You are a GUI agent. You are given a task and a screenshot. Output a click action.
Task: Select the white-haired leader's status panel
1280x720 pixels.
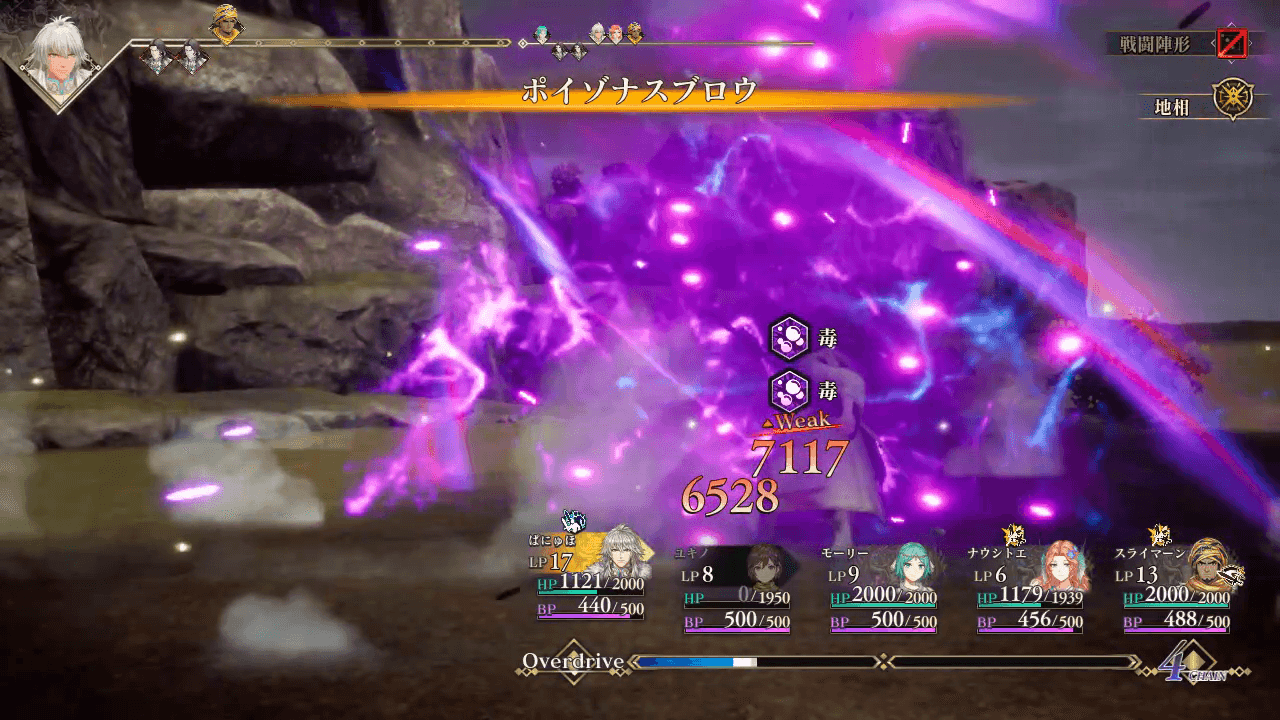pos(588,578)
